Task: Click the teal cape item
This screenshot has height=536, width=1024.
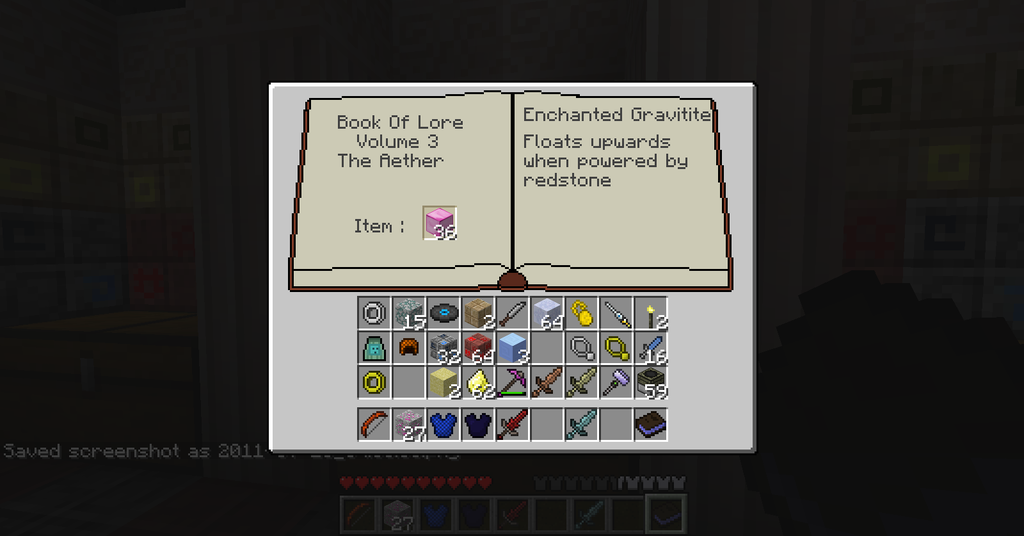Action: (374, 348)
